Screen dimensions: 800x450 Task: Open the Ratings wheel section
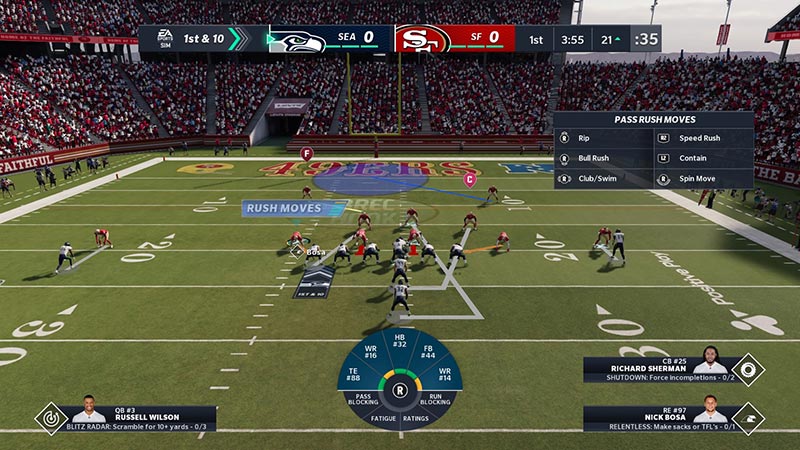(x=416, y=418)
